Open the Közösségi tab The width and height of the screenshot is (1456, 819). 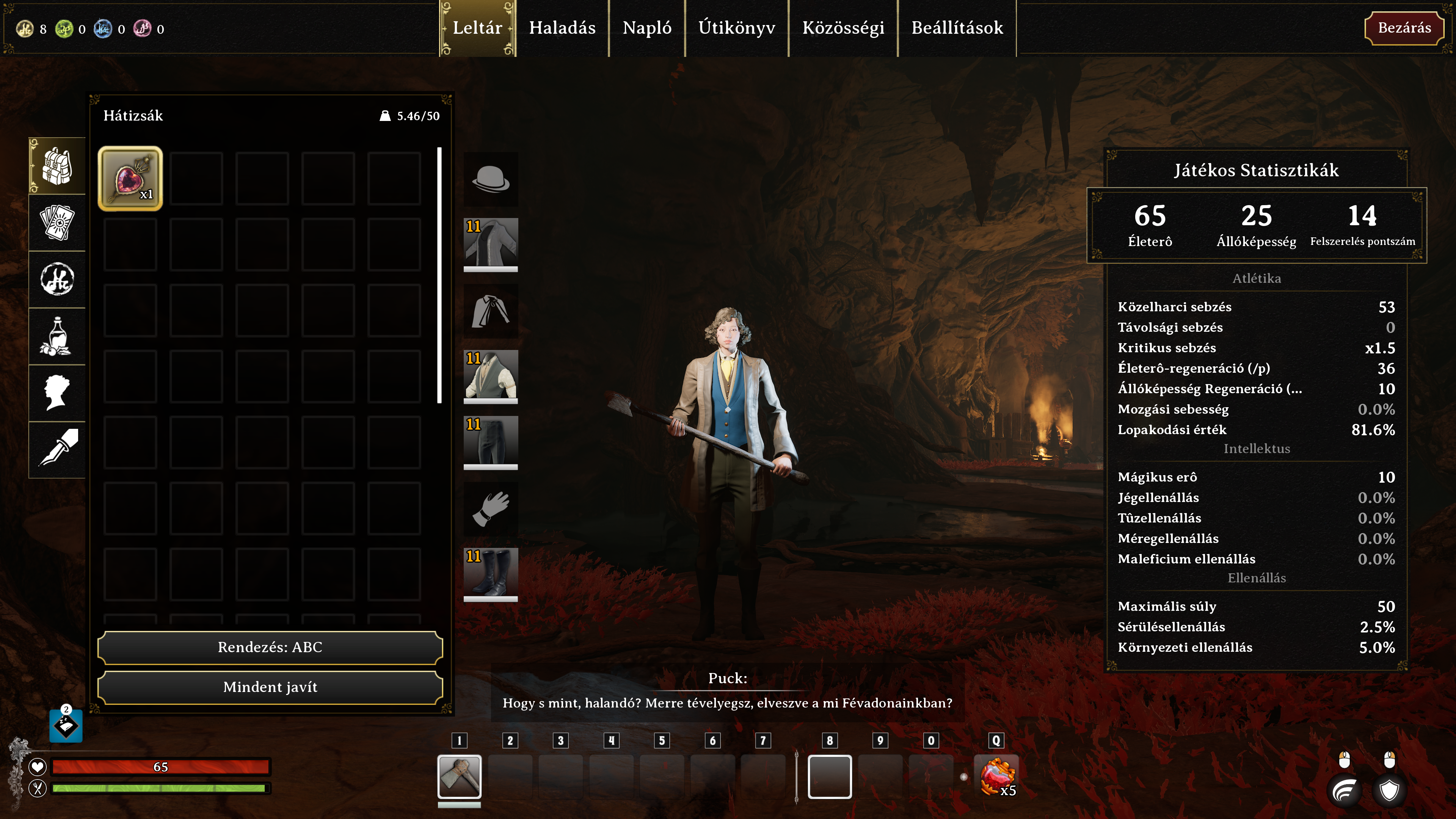pos(843,28)
